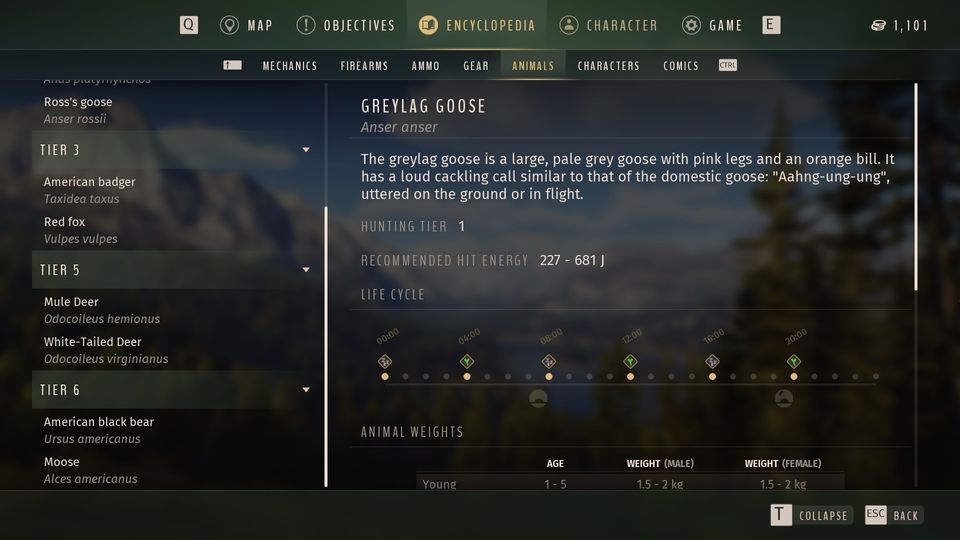Image resolution: width=960 pixels, height=540 pixels.
Task: Show the Firearms encyclopedia tab
Action: [x=364, y=66]
